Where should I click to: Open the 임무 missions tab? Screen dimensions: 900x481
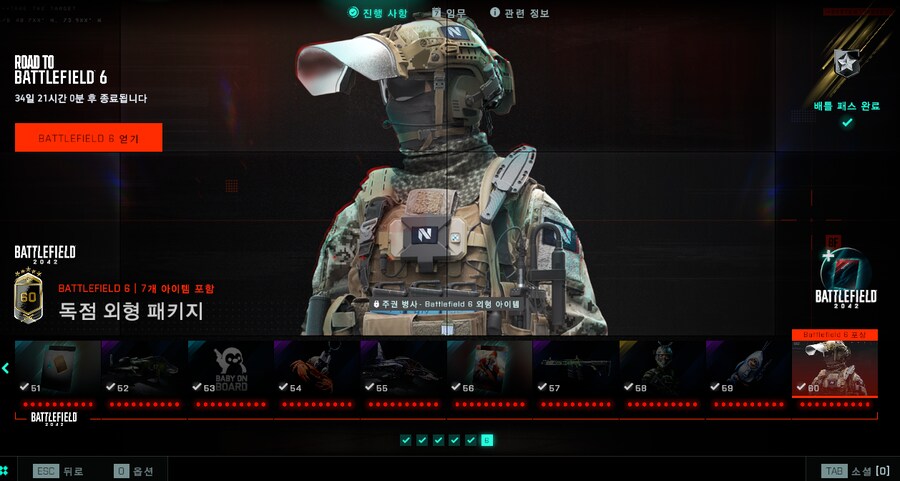point(449,13)
